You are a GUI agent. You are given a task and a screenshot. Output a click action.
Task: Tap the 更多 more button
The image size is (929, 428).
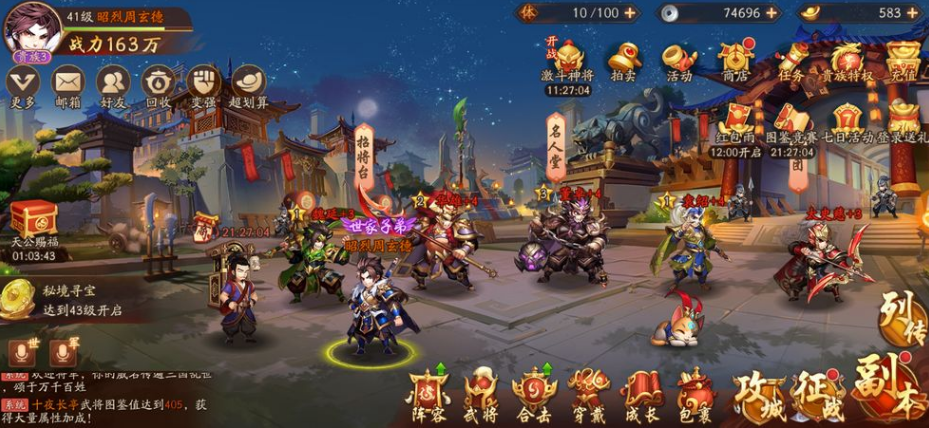coord(22,82)
